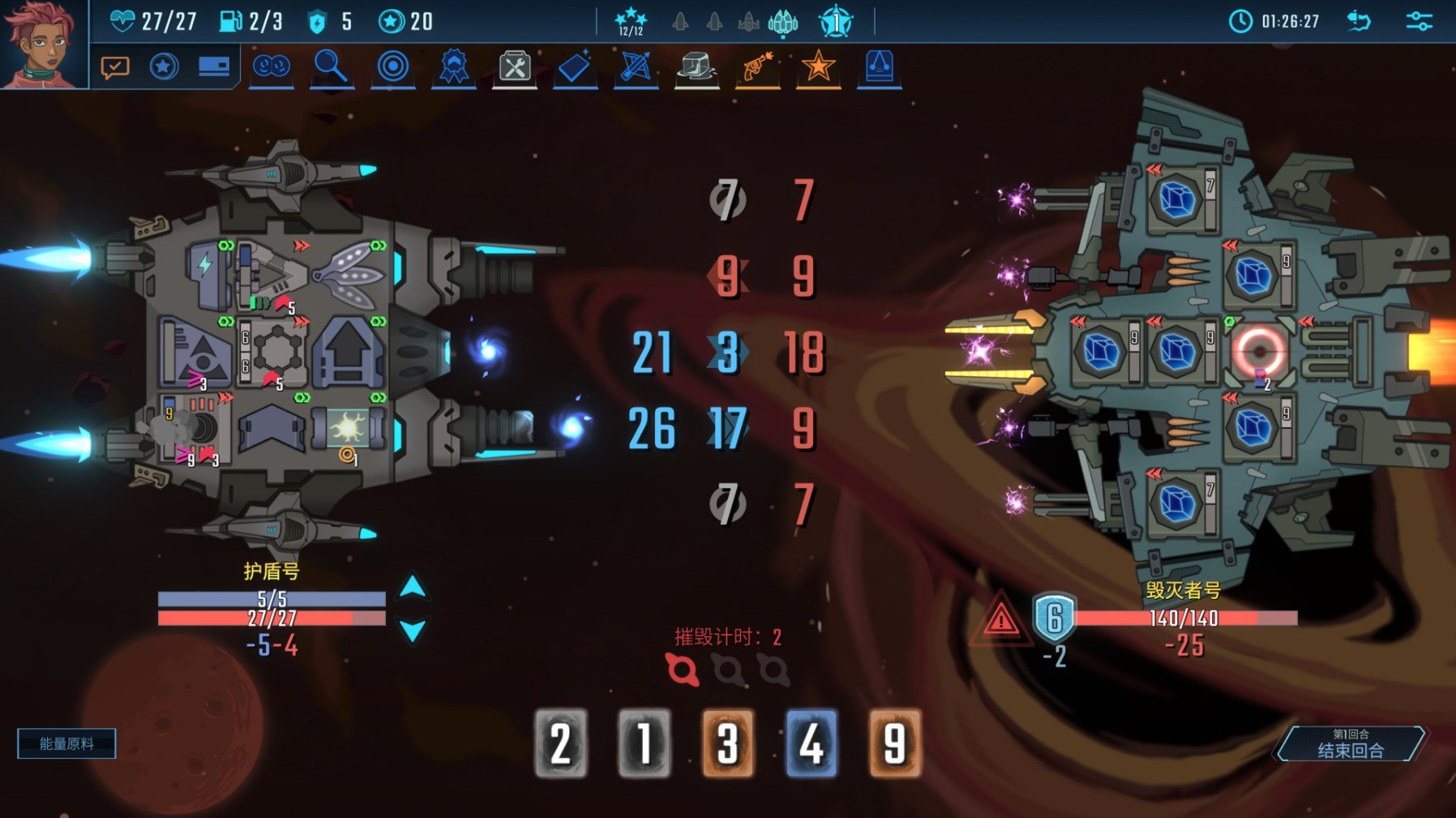Viewport: 1456px width, 818px height.
Task: Select the blue energy die showing 4
Action: tap(812, 743)
